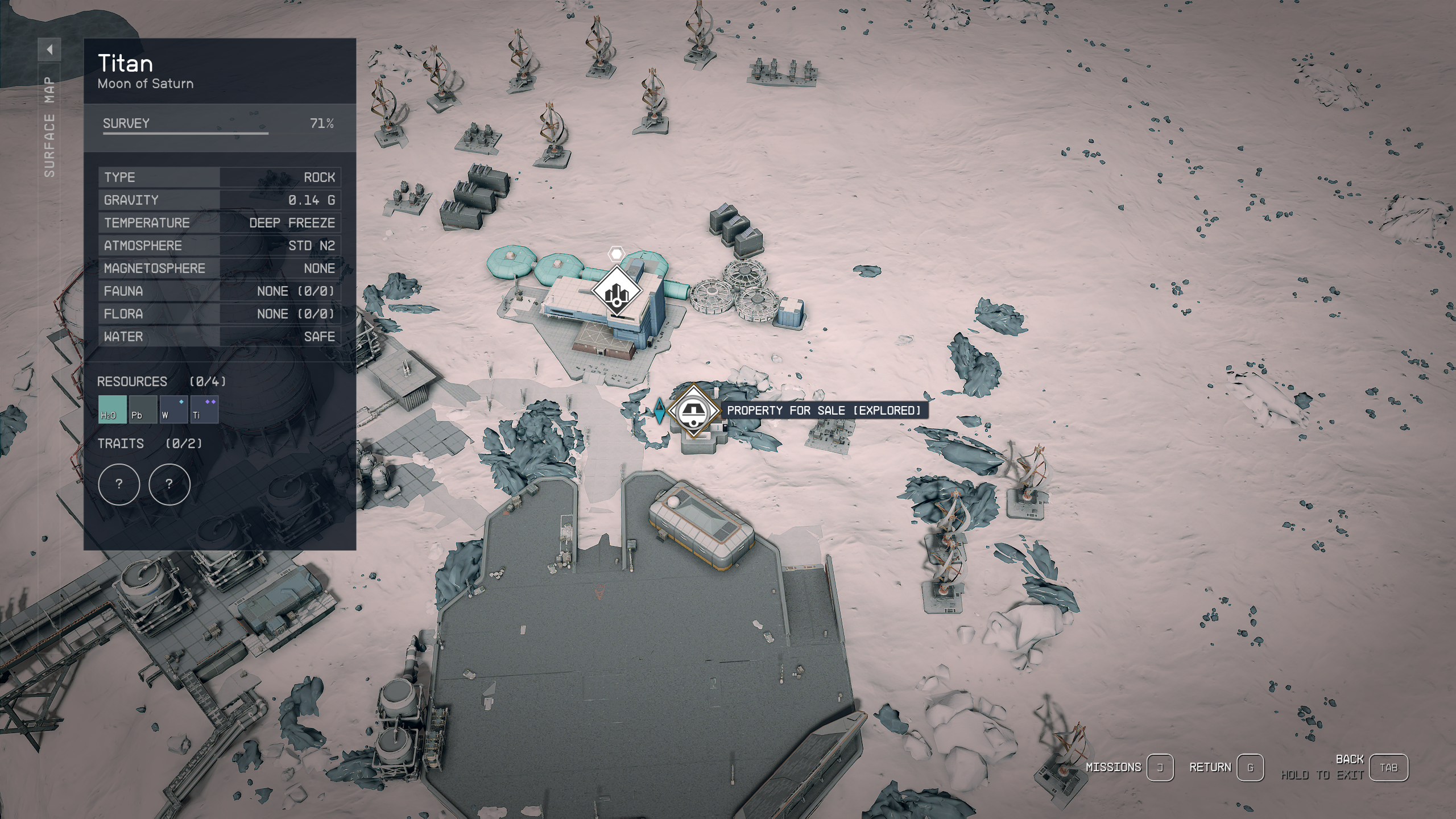1456x819 pixels.
Task: Select the Property For Sale map marker
Action: pos(693,411)
